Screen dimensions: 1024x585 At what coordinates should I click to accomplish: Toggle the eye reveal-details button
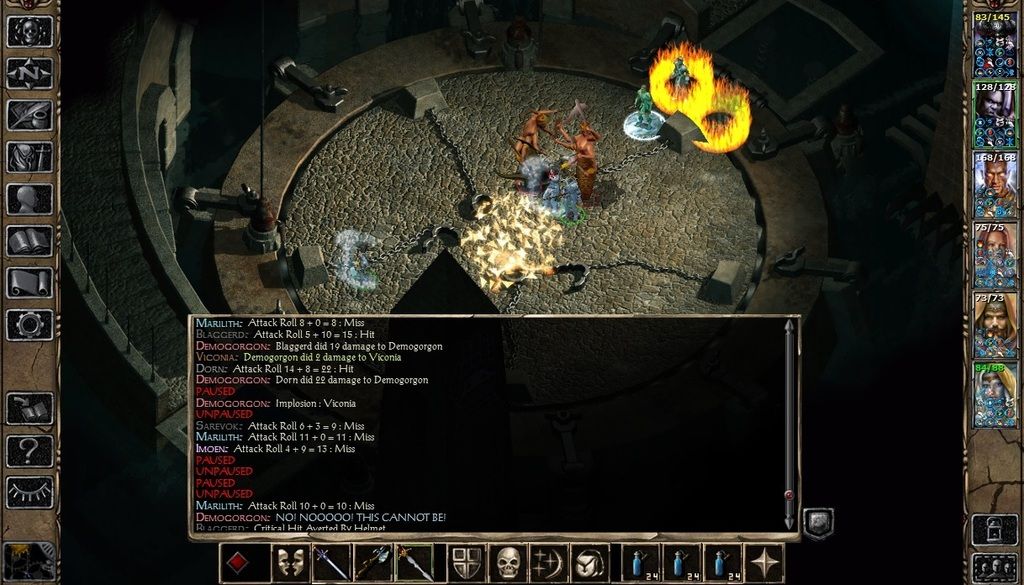click(x=30, y=491)
